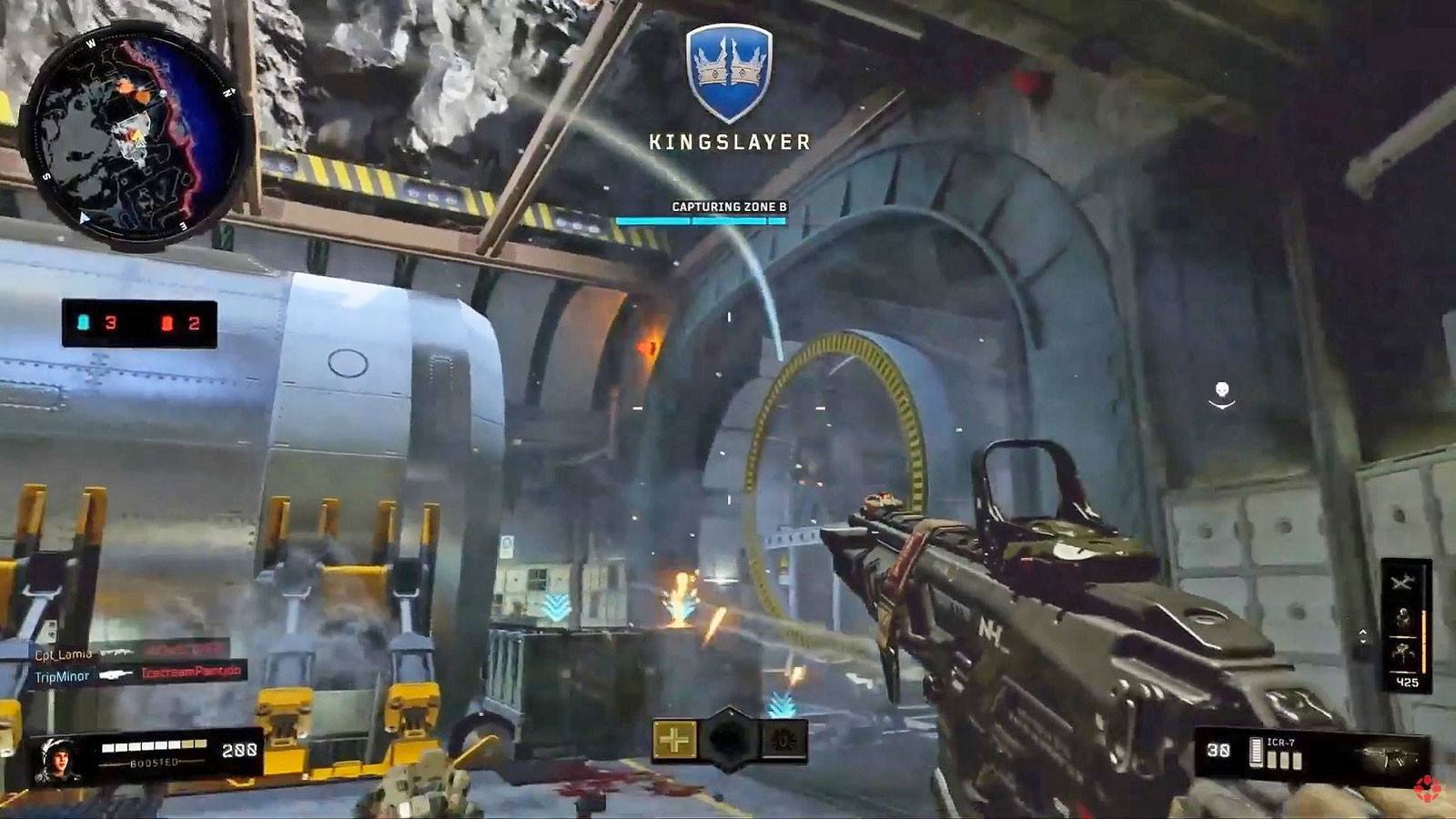Select the dim sunburst equipment slot
1456x819 pixels.
[784, 739]
